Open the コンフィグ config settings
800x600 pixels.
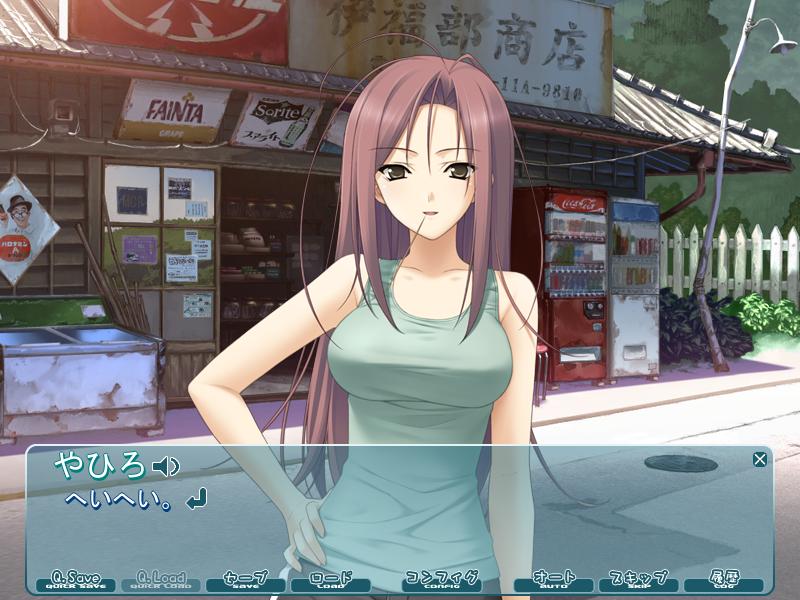[x=441, y=581]
